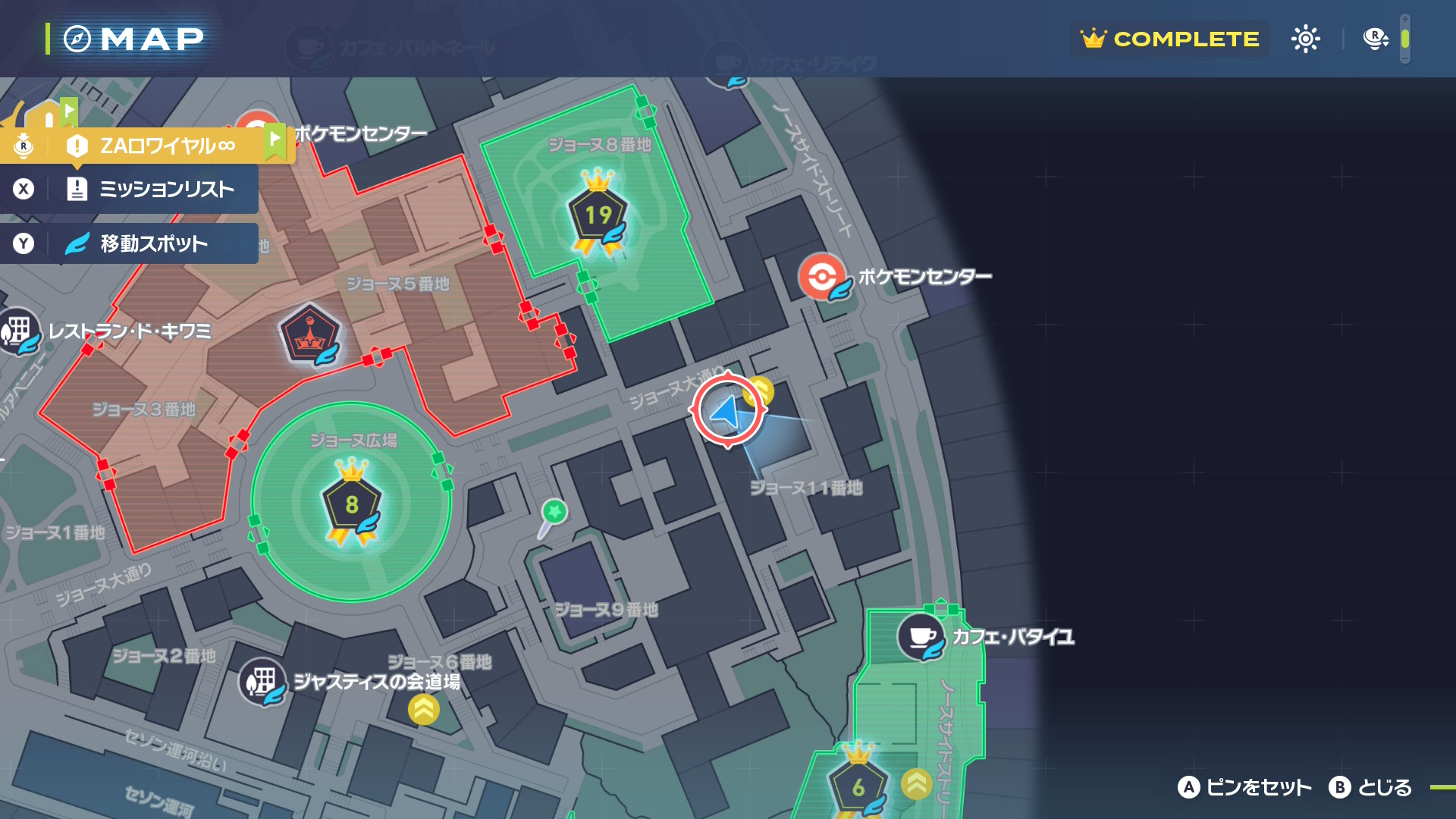Select the ジョーヌ8番地 wild zone 19 badge

pyautogui.click(x=598, y=215)
